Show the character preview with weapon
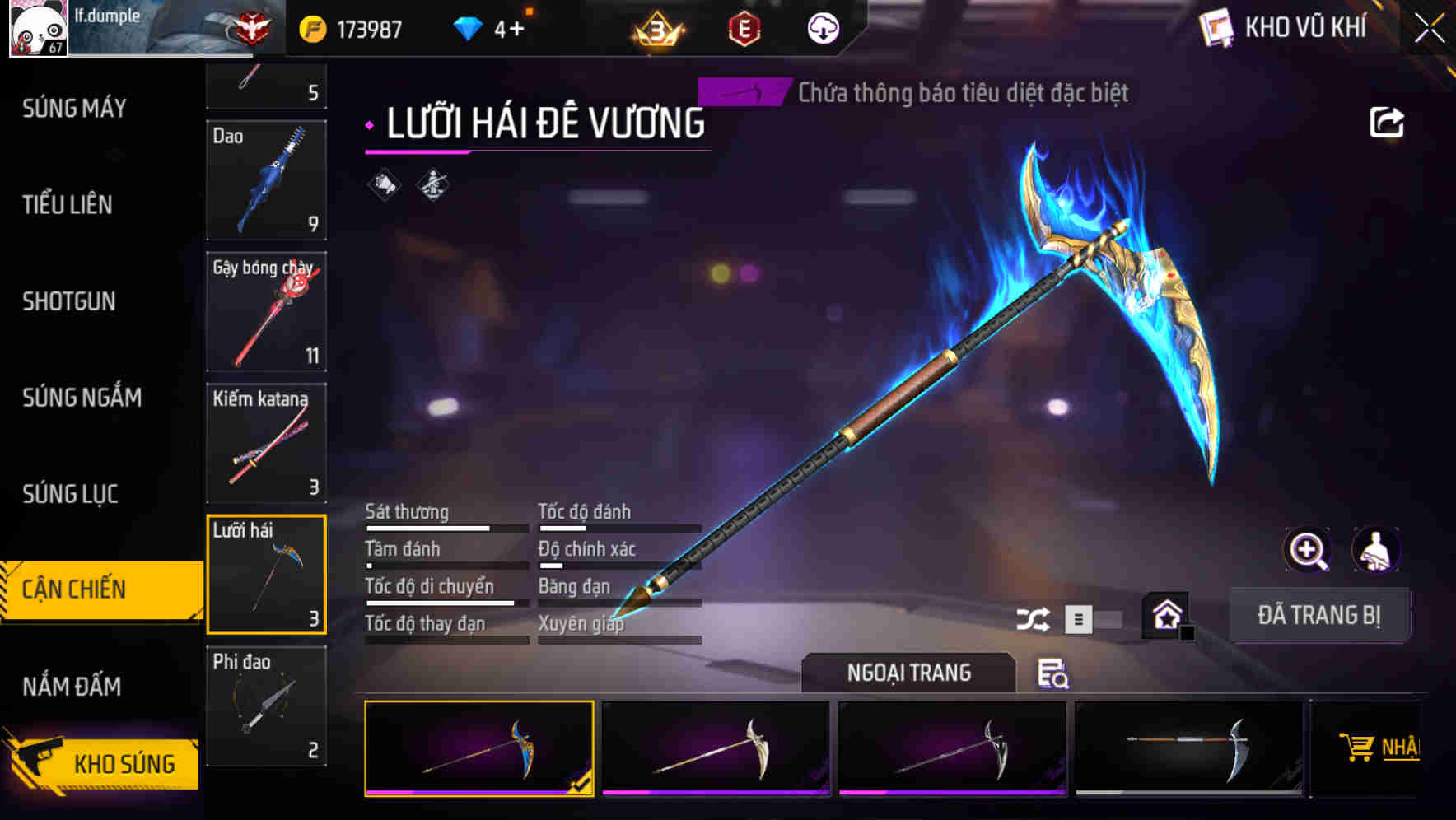 [x=1376, y=550]
